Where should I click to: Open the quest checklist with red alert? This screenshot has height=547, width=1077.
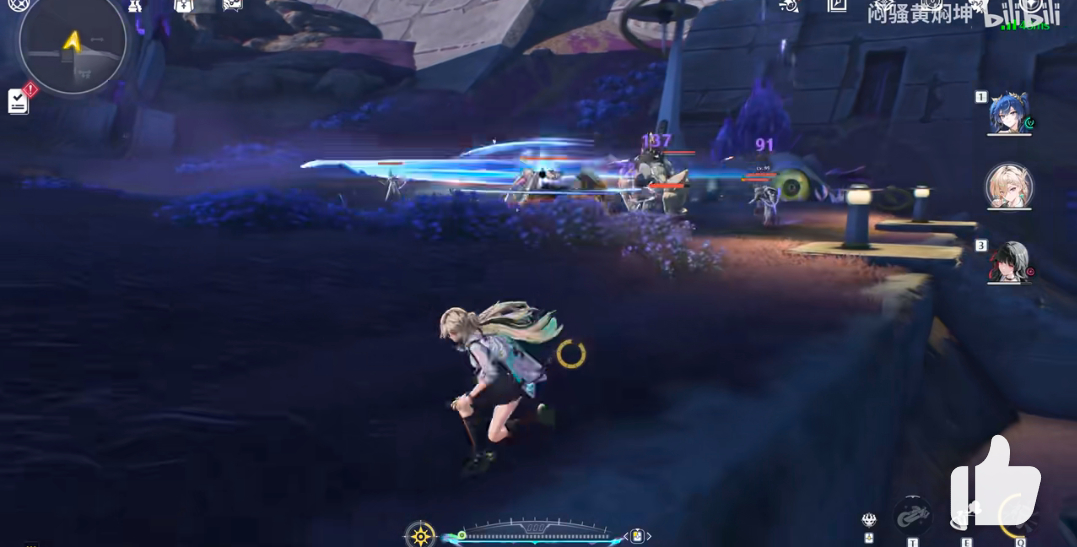pyautogui.click(x=19, y=100)
